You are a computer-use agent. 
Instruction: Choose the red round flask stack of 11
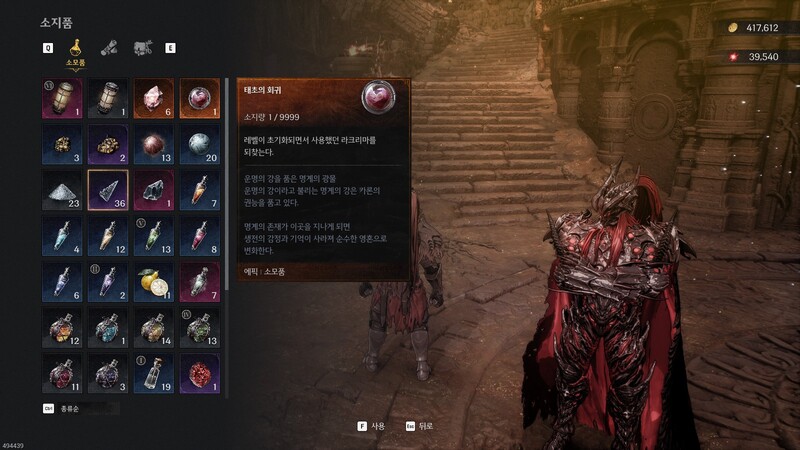point(62,372)
